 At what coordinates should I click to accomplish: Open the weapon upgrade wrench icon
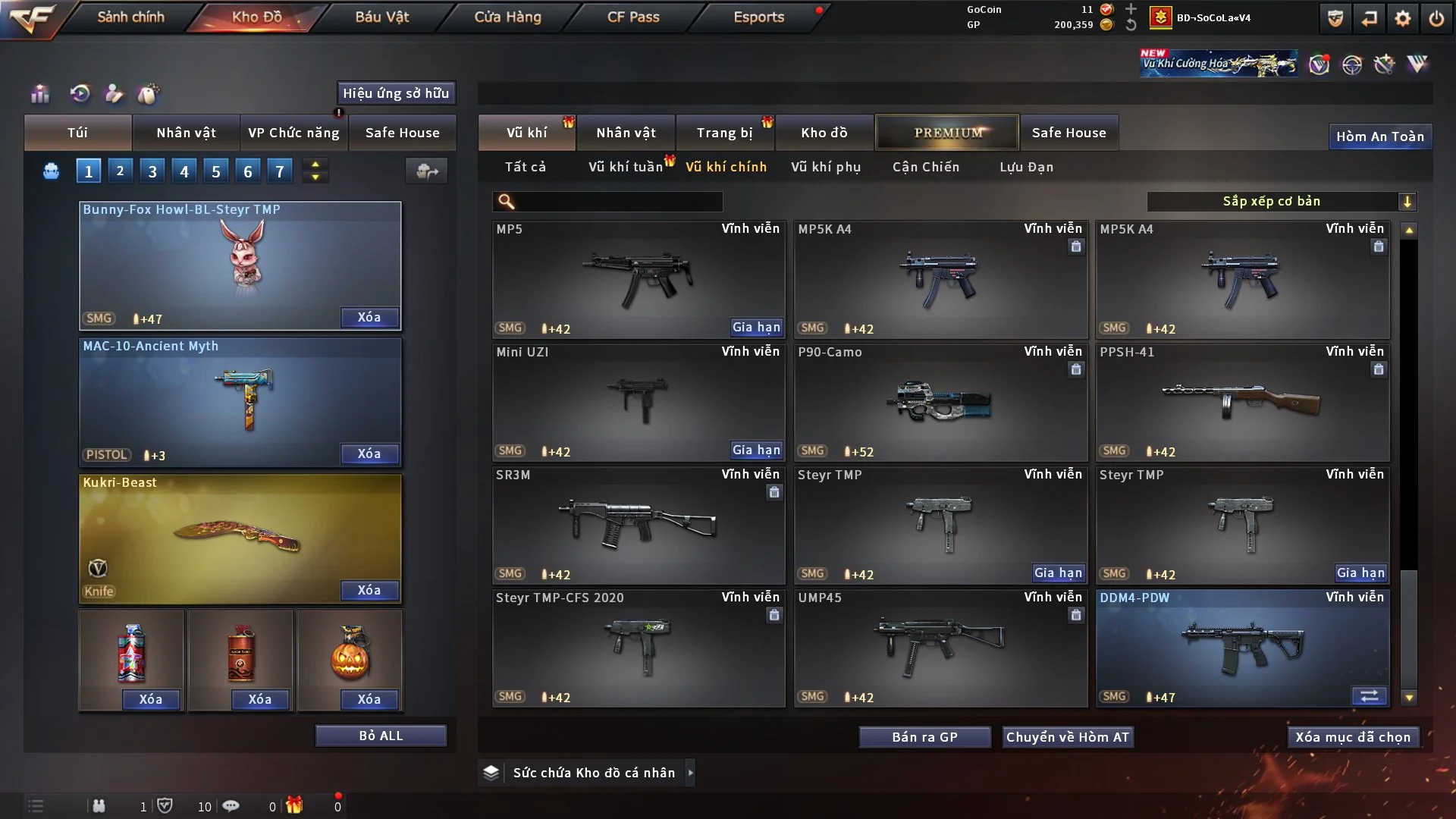tap(1383, 64)
